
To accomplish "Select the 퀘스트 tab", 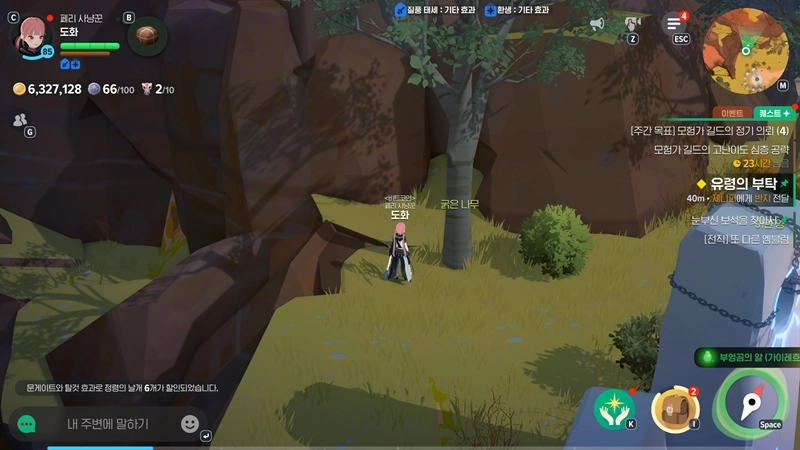I will coord(773,113).
